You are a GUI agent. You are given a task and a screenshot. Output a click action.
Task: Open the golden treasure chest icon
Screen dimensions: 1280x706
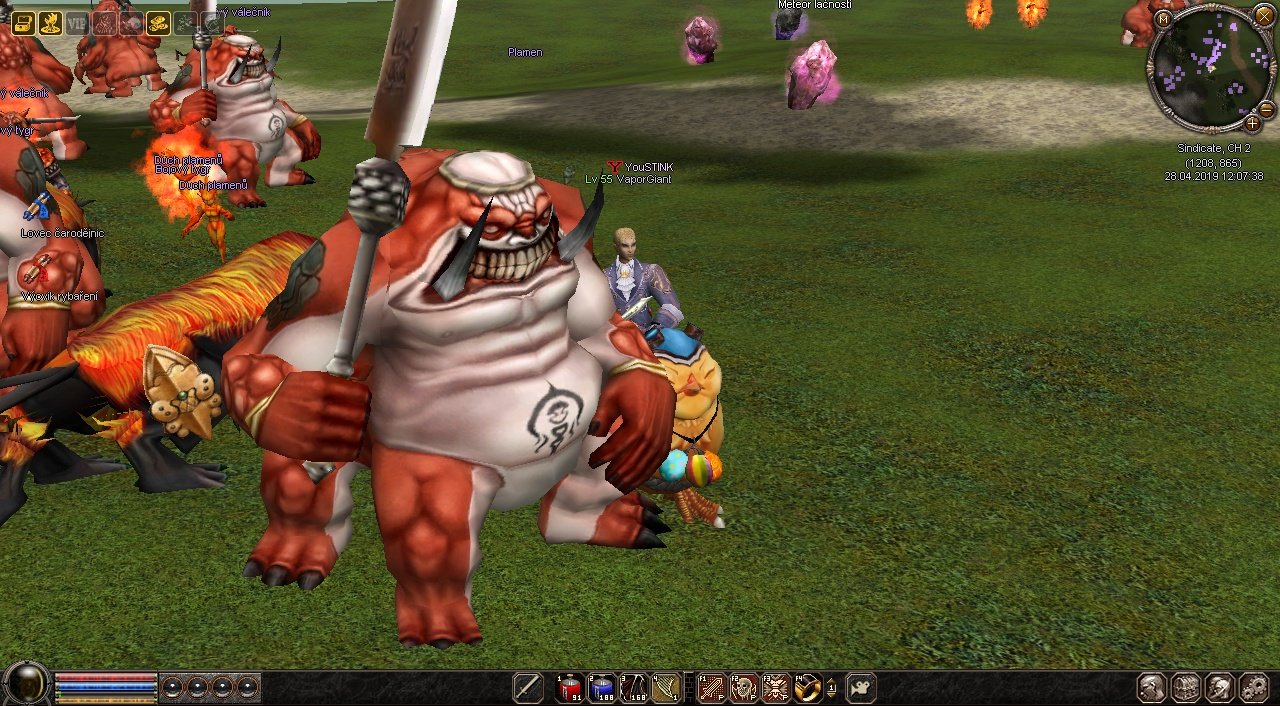click(23, 23)
